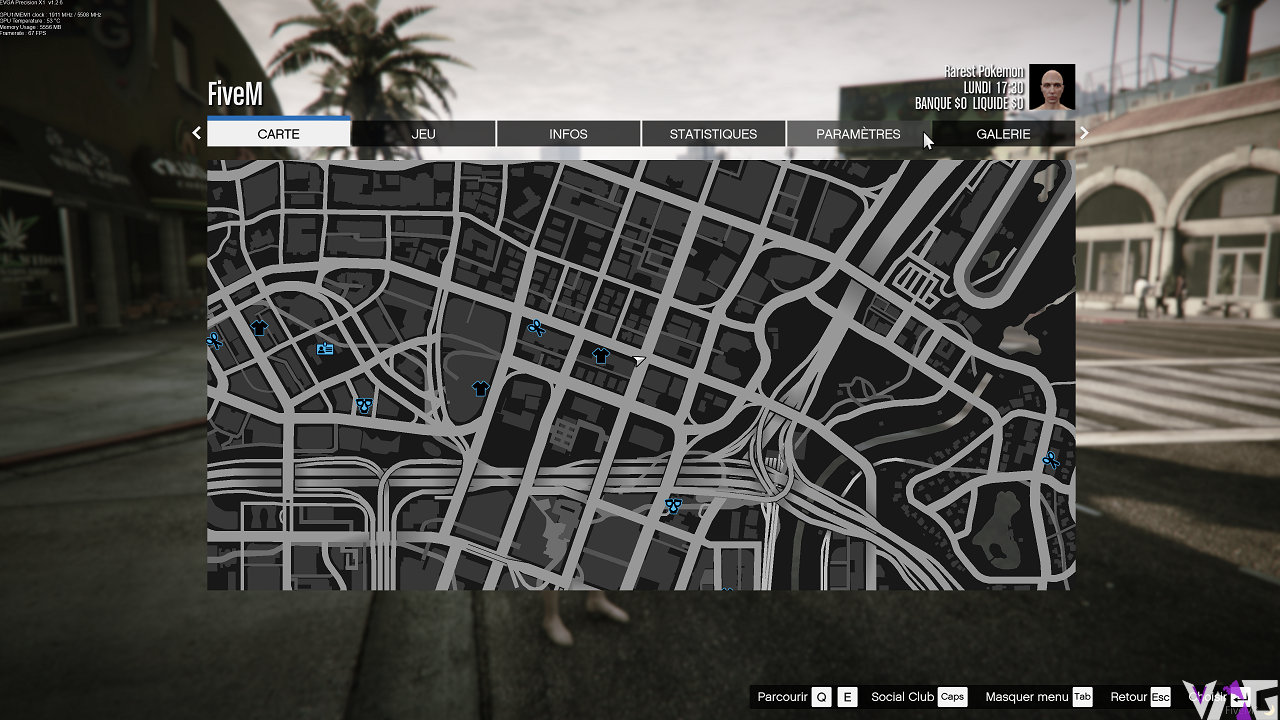Select the ID card office icon on the map

tap(325, 348)
